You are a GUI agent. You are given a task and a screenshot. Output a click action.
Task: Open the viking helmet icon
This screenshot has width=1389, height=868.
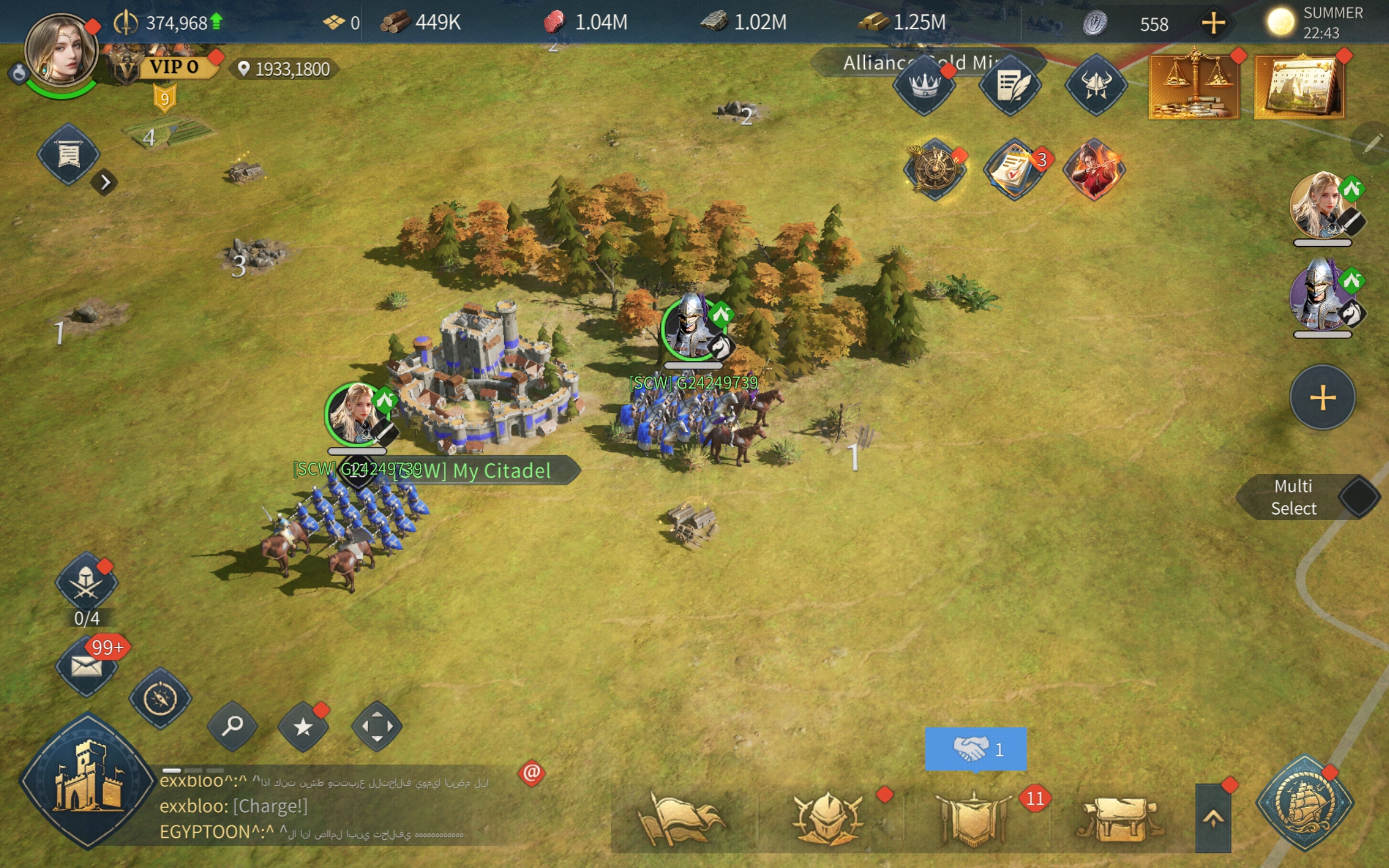1095,86
